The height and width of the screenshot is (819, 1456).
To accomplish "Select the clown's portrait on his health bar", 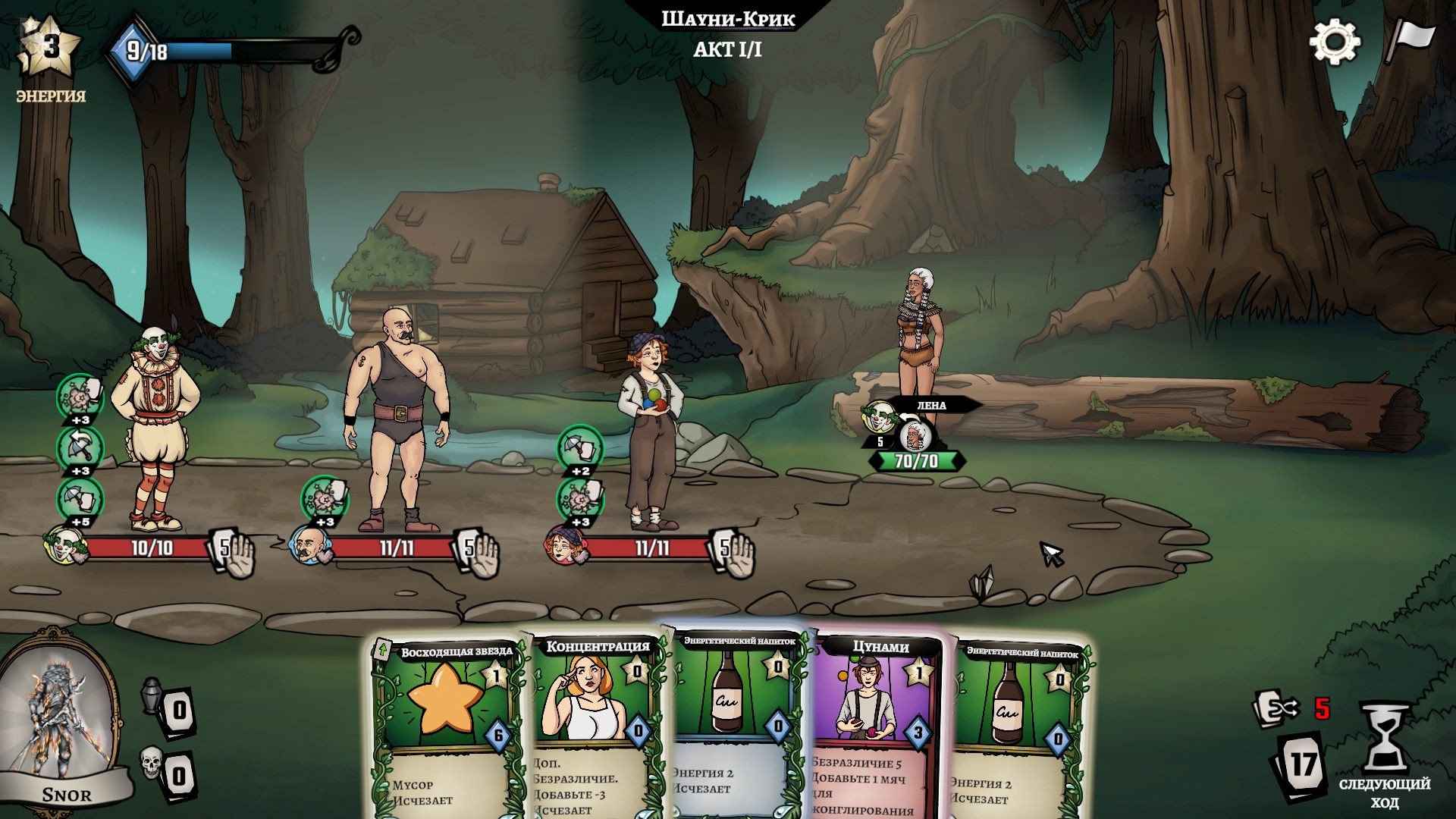I will (64, 544).
